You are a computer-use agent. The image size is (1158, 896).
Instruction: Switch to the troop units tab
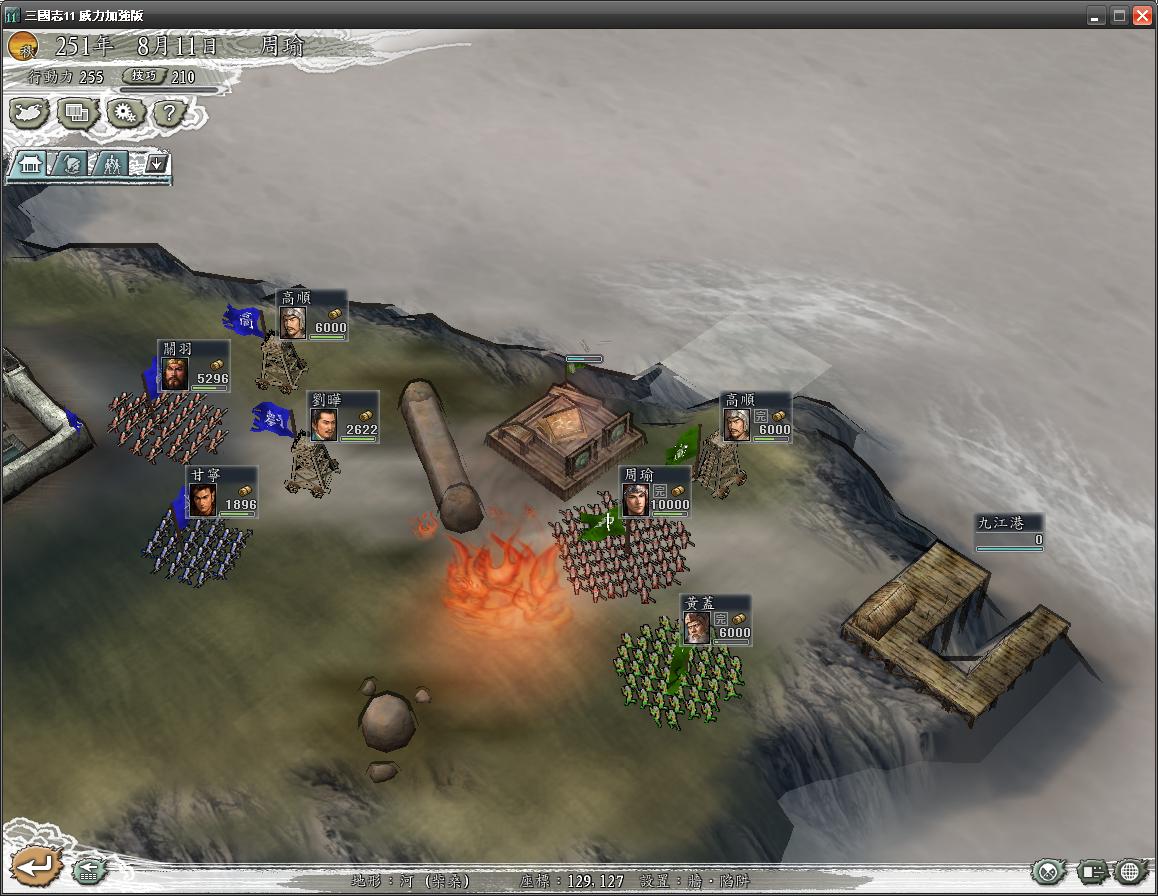112,164
